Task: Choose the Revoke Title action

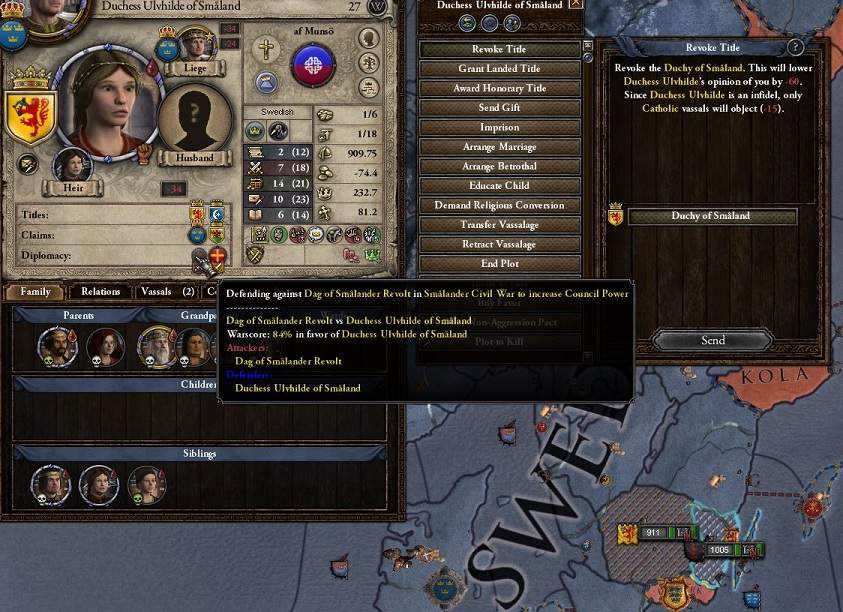Action: click(499, 49)
